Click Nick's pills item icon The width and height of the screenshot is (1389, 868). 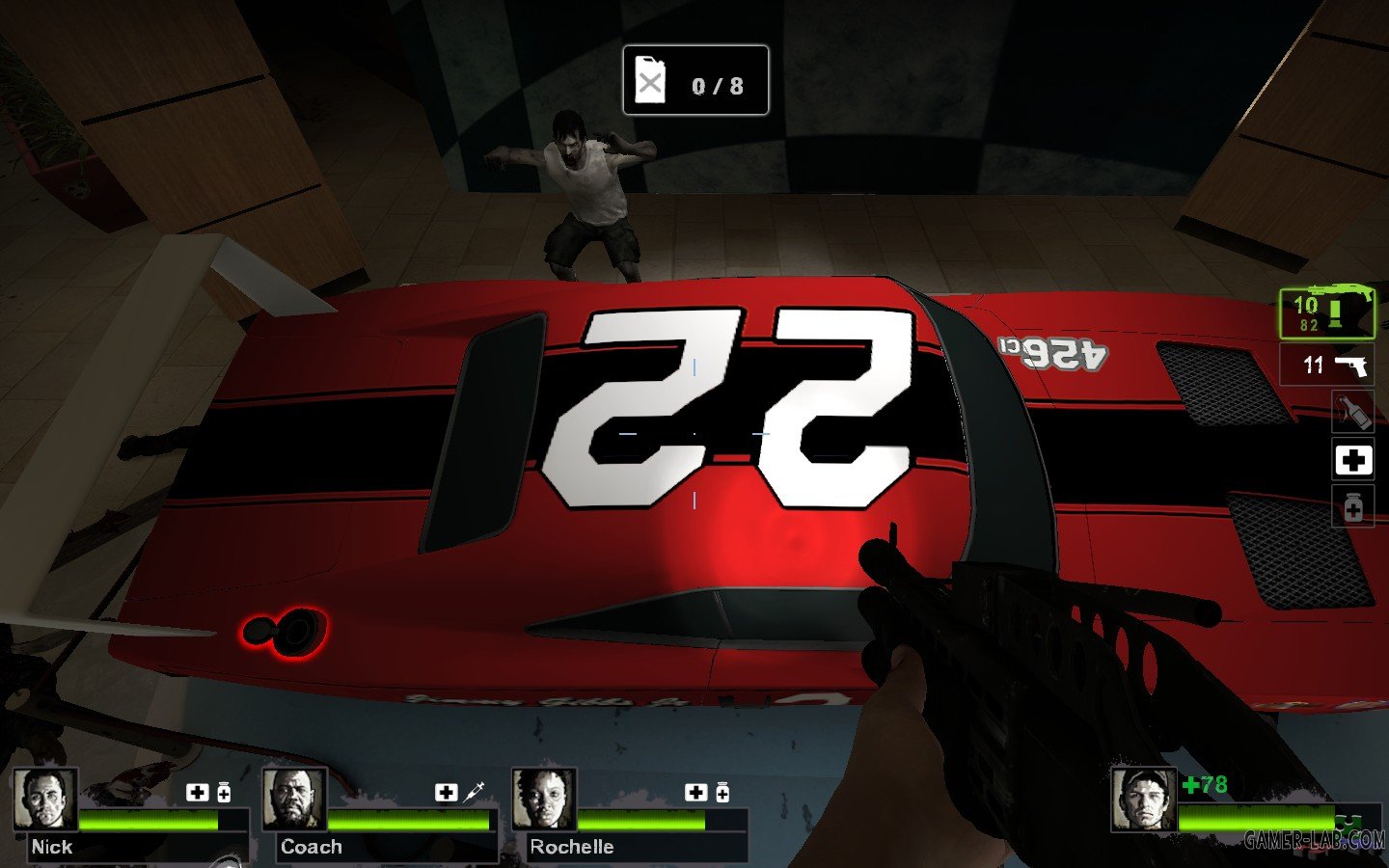[x=224, y=793]
